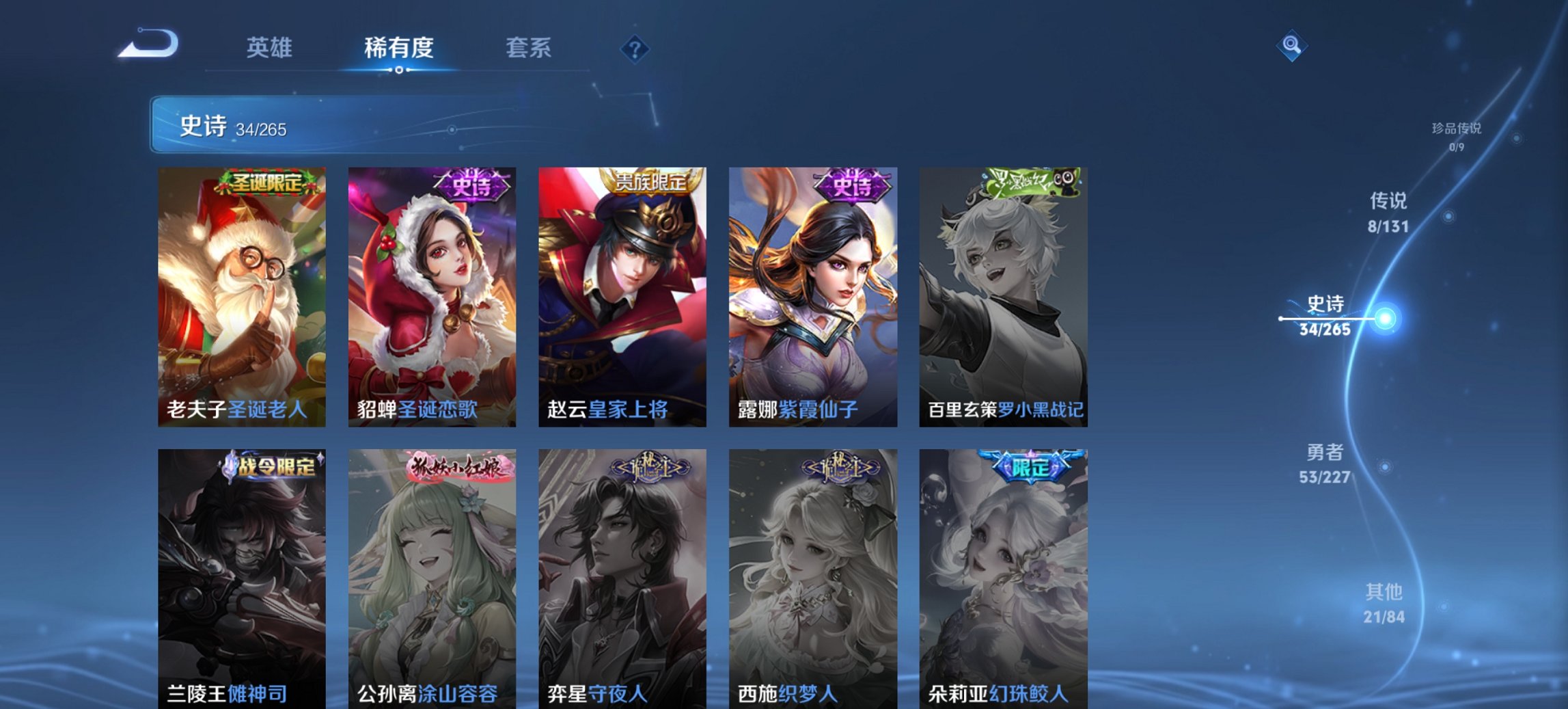Click the back arrow icon top left

[150, 43]
